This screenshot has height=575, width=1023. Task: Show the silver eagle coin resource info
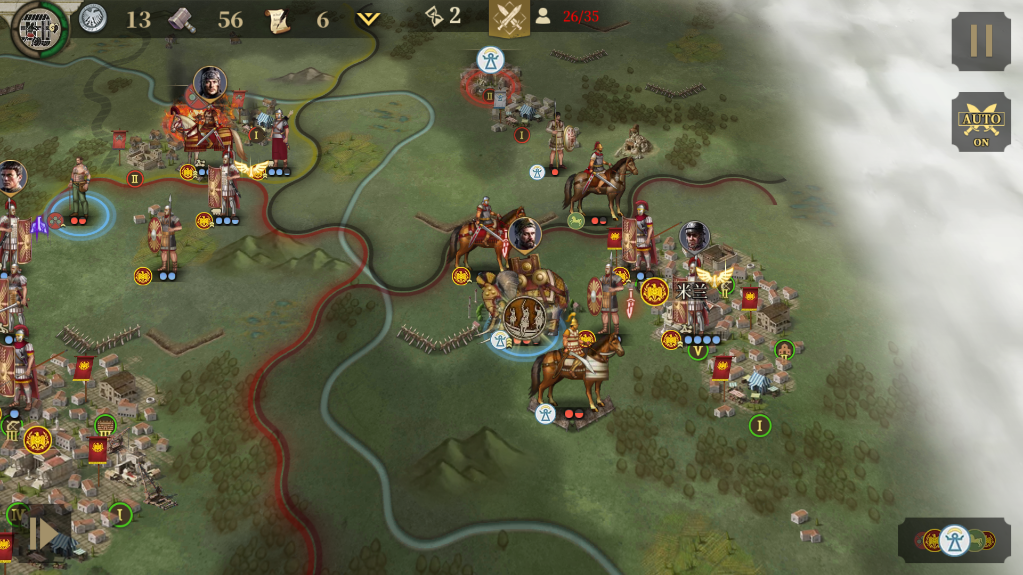click(93, 18)
